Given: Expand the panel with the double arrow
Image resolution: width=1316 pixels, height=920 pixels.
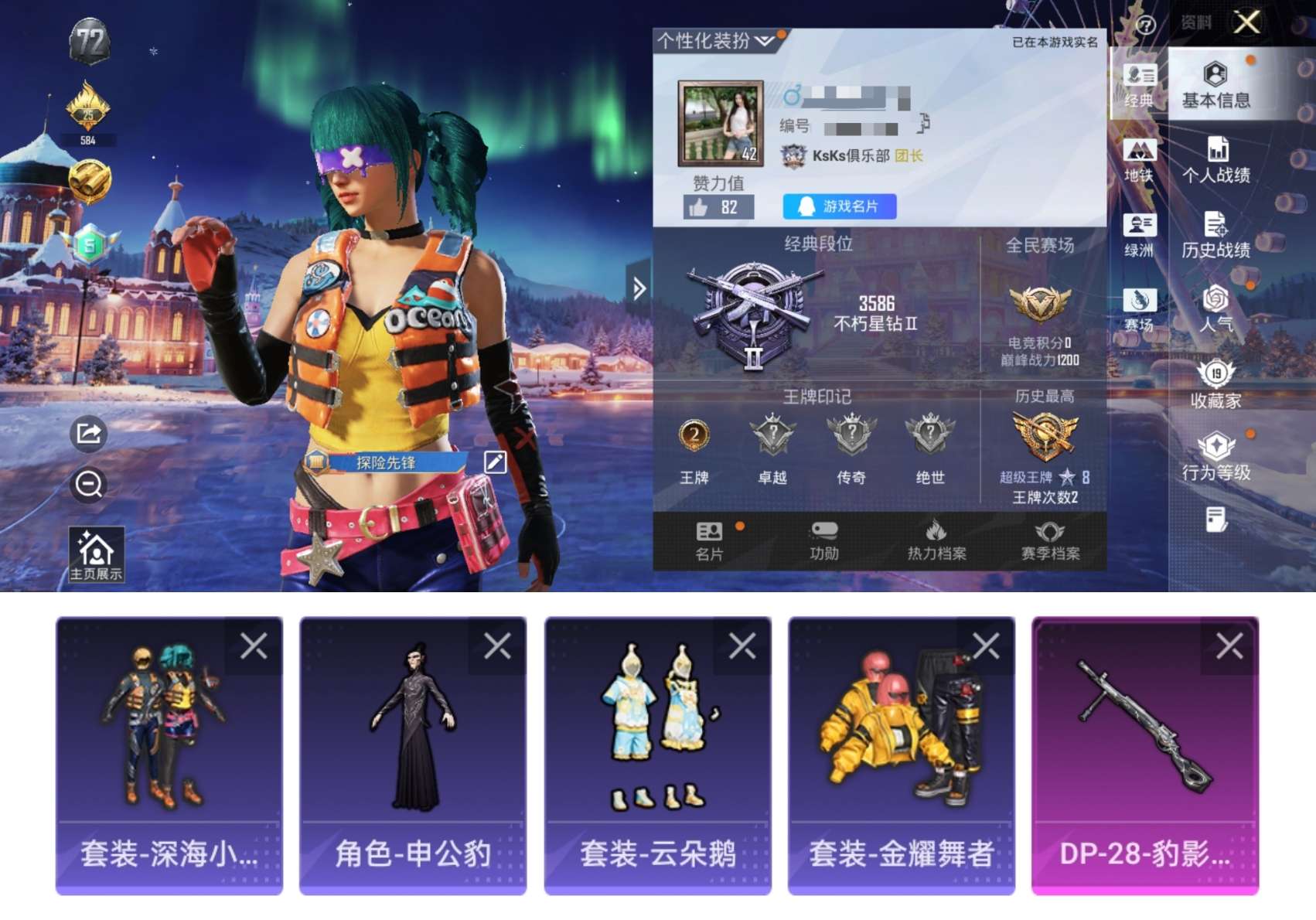Looking at the screenshot, I should click(x=638, y=287).
